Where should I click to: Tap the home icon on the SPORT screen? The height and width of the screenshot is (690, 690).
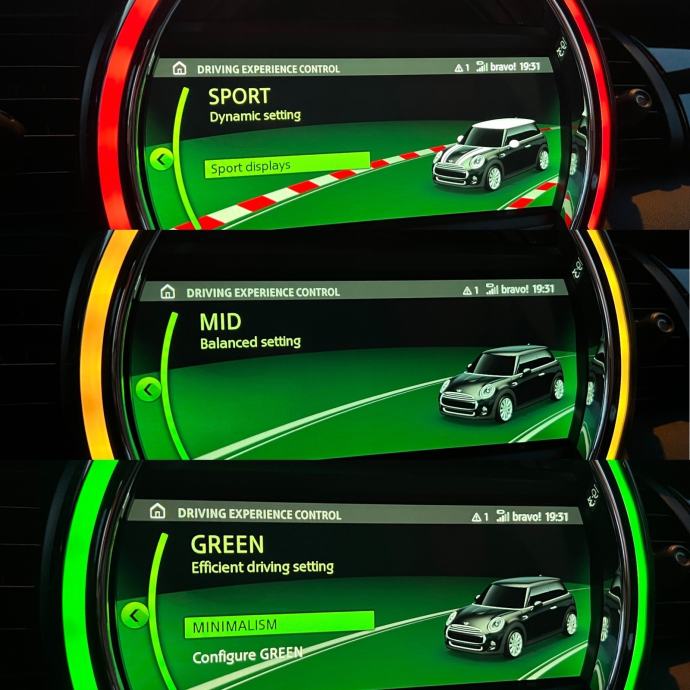point(179,69)
